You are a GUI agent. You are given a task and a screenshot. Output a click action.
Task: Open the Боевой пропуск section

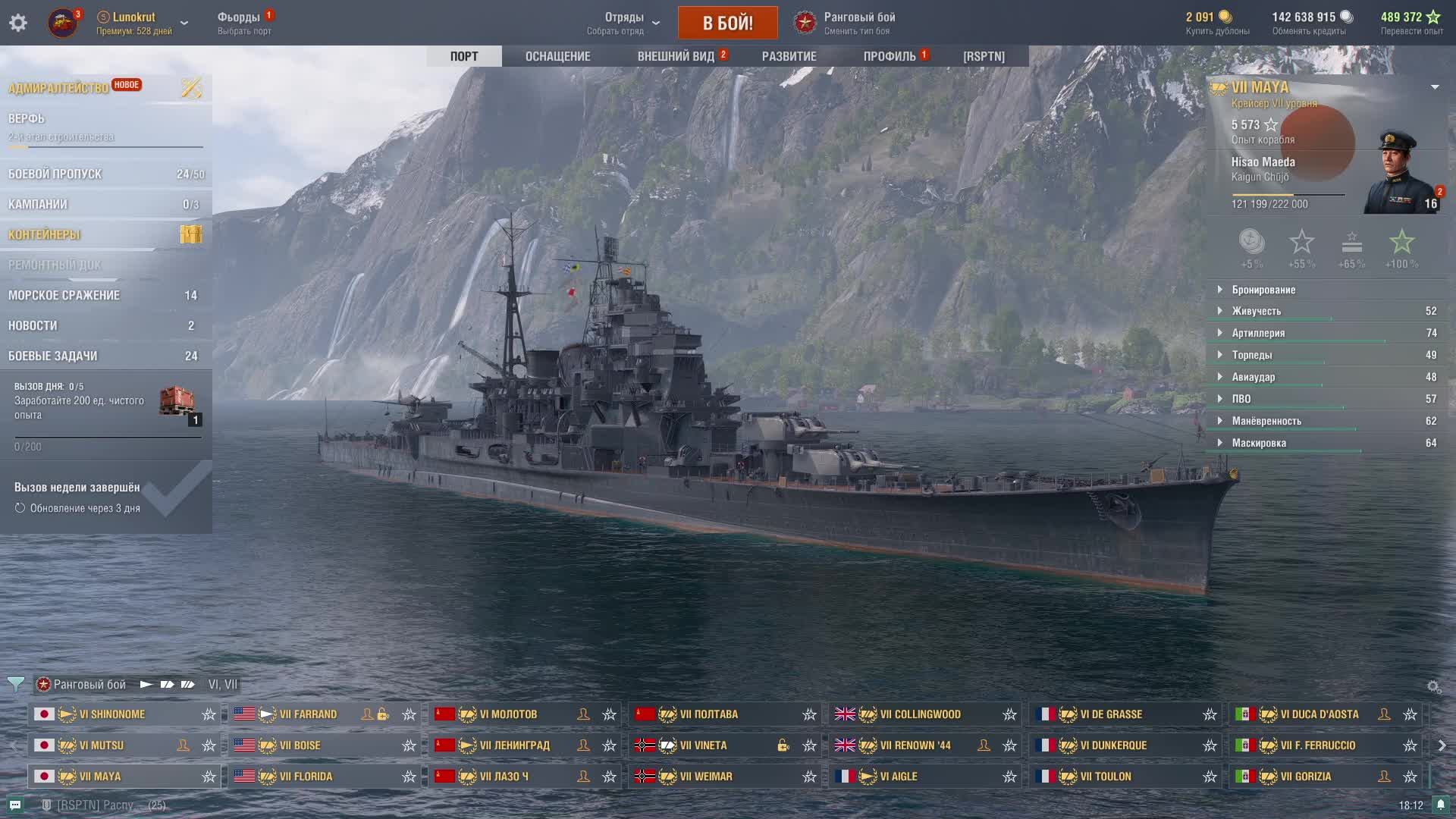tap(55, 174)
